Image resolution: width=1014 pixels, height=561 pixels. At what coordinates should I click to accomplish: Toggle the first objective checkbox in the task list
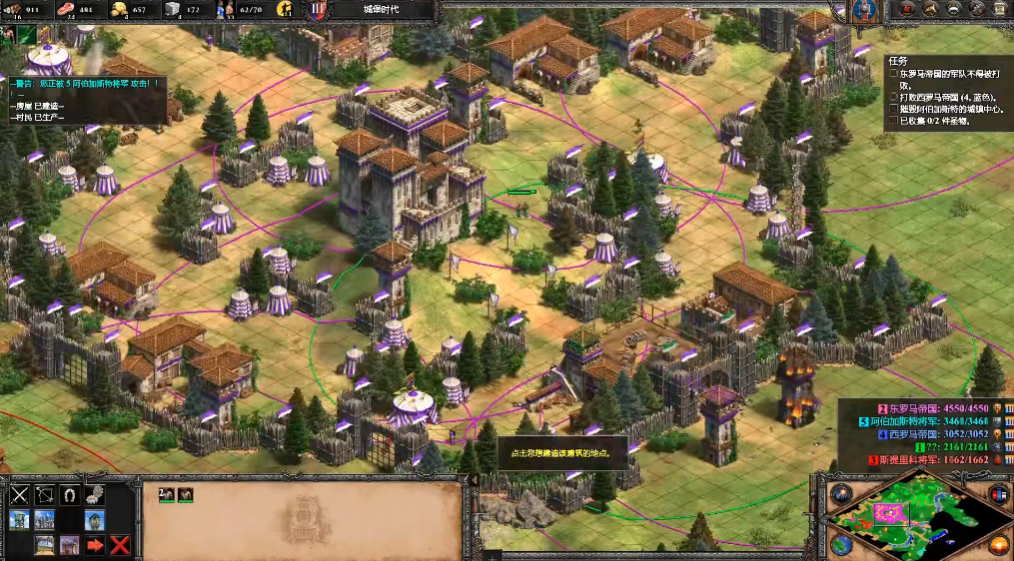894,74
